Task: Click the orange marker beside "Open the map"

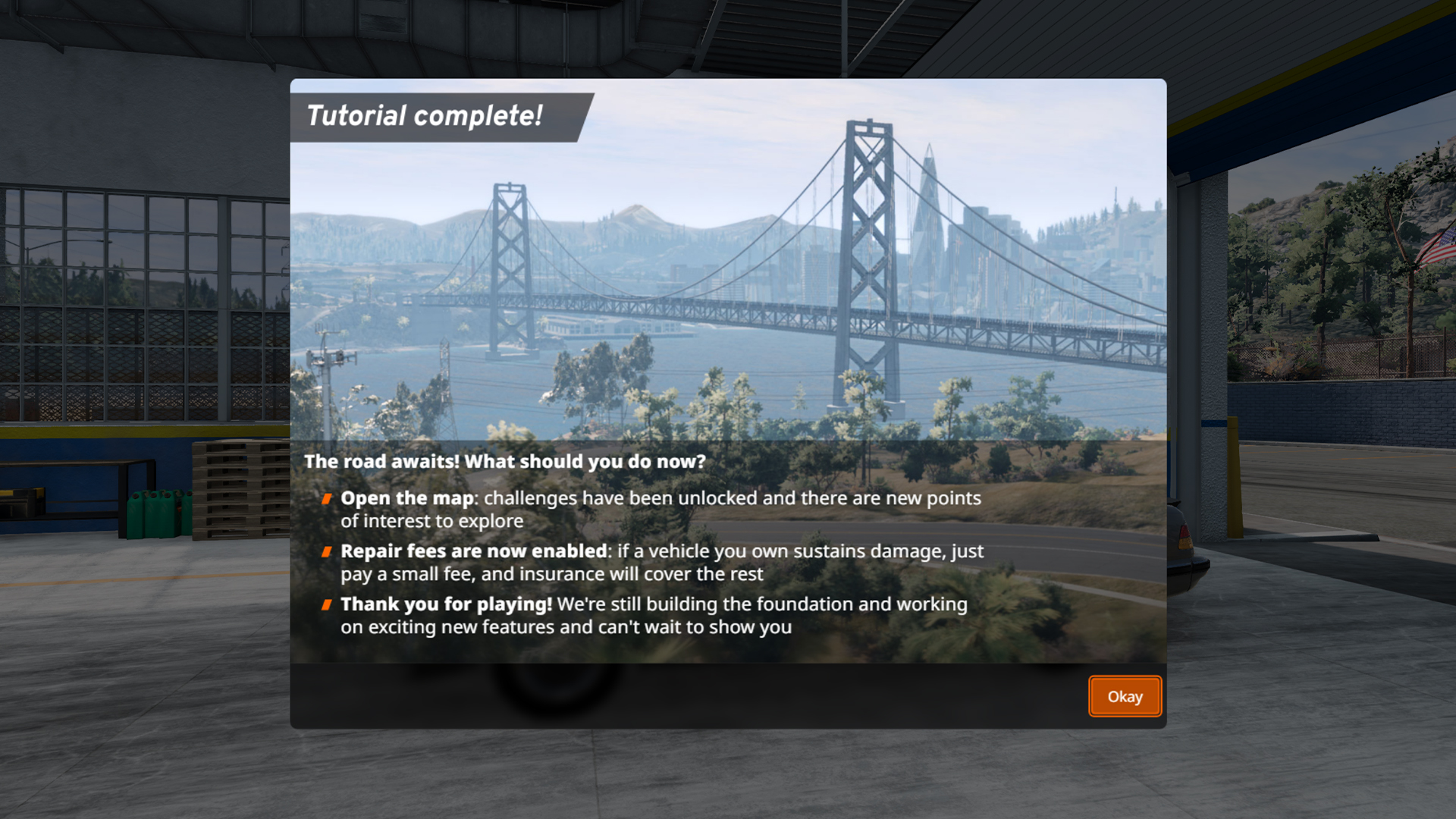Action: [x=328, y=499]
